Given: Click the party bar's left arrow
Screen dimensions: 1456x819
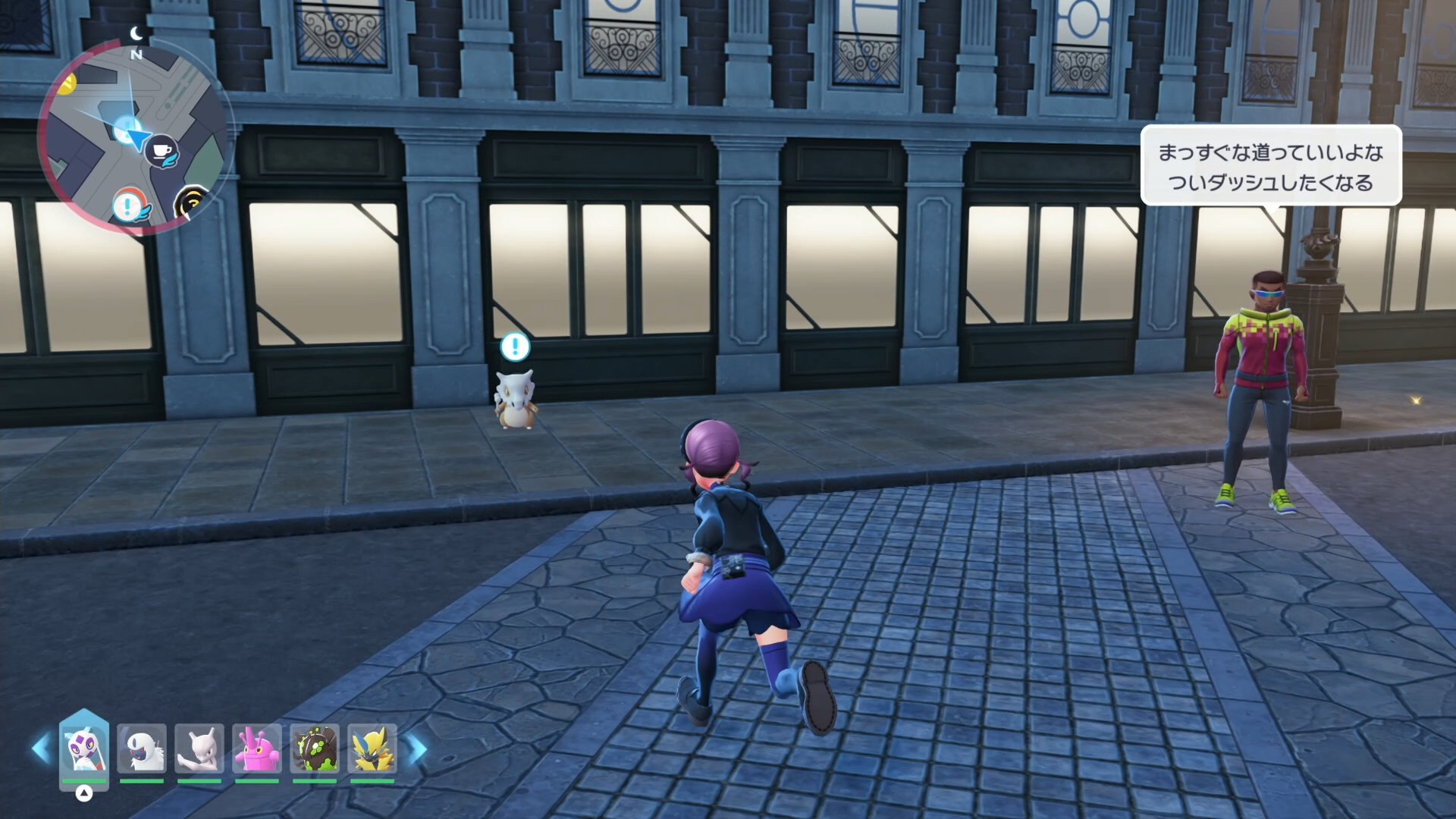Looking at the screenshot, I should click(x=40, y=748).
